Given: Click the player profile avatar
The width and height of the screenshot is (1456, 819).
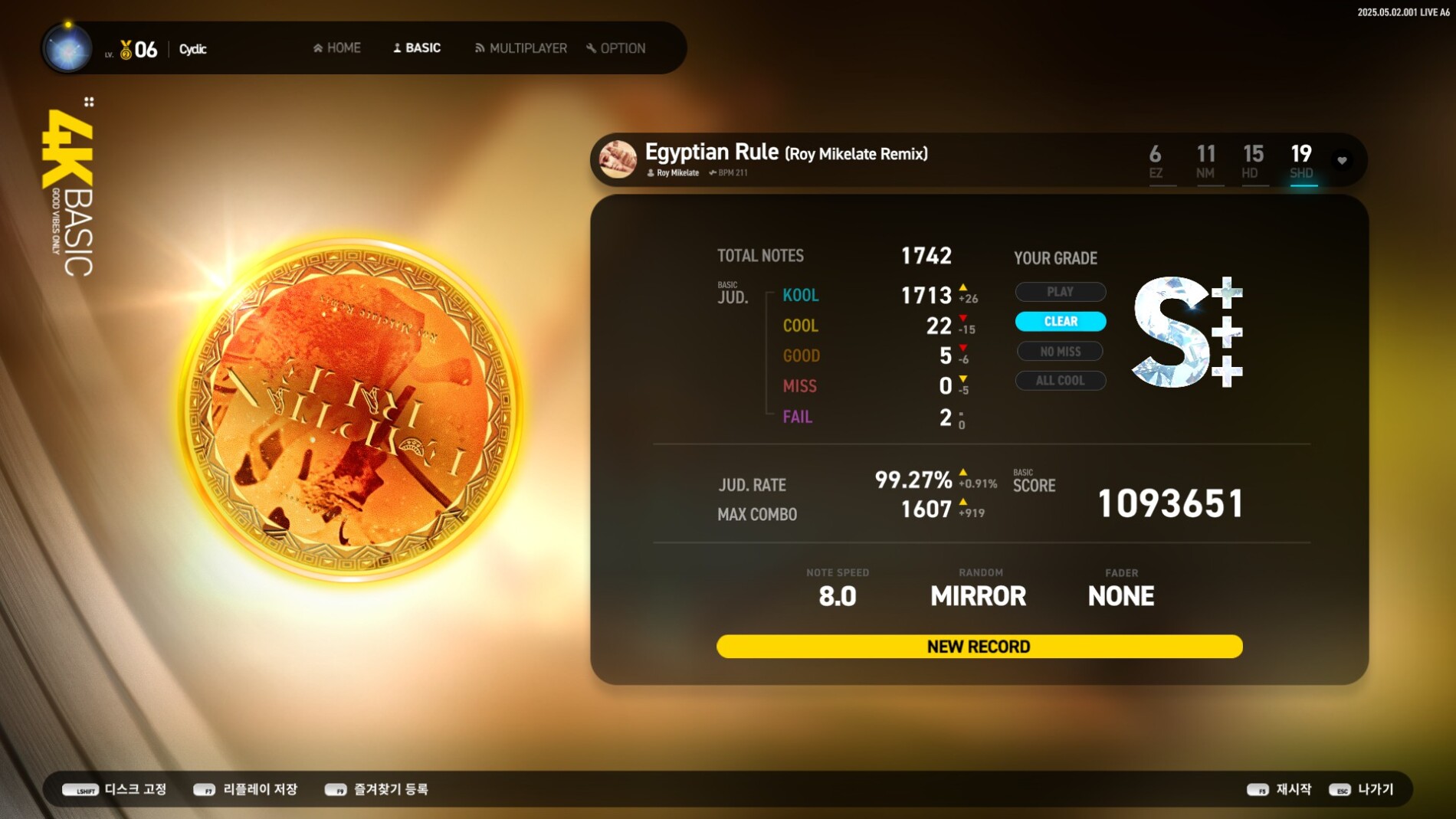Looking at the screenshot, I should tap(68, 49).
